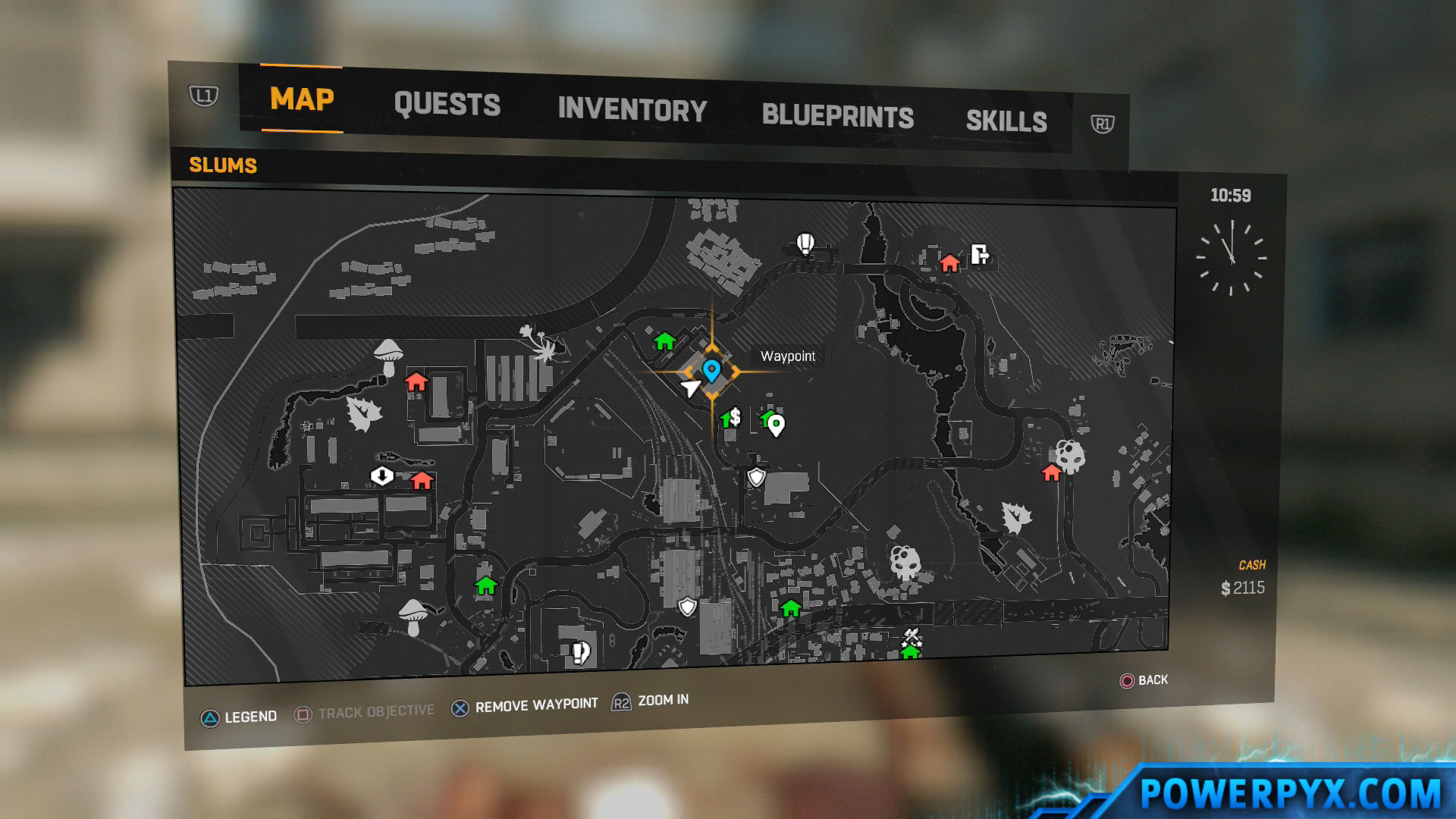Click the white location pin marker
This screenshot has width=1456, height=819.
(776, 425)
